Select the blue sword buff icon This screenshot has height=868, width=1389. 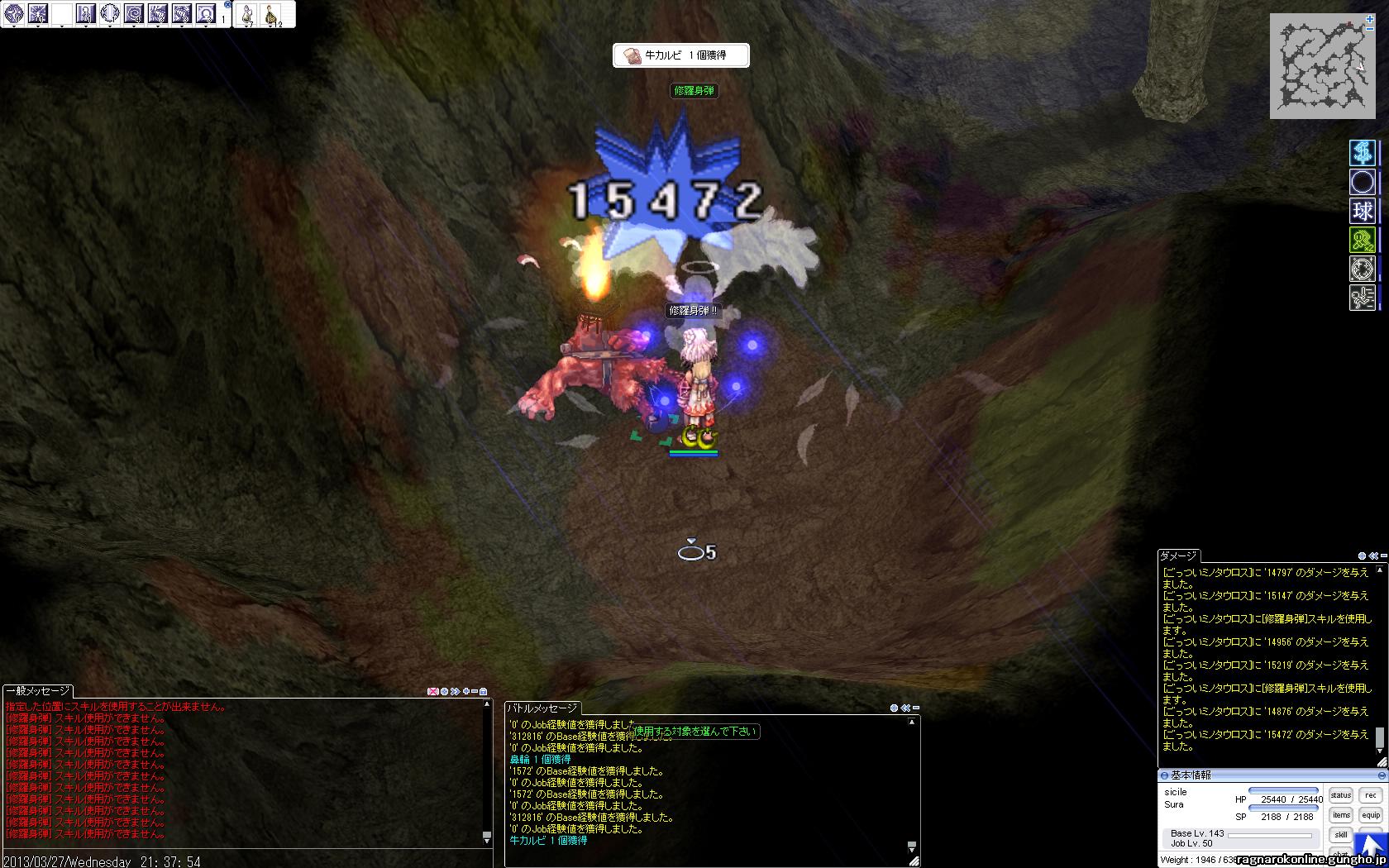(x=1363, y=152)
